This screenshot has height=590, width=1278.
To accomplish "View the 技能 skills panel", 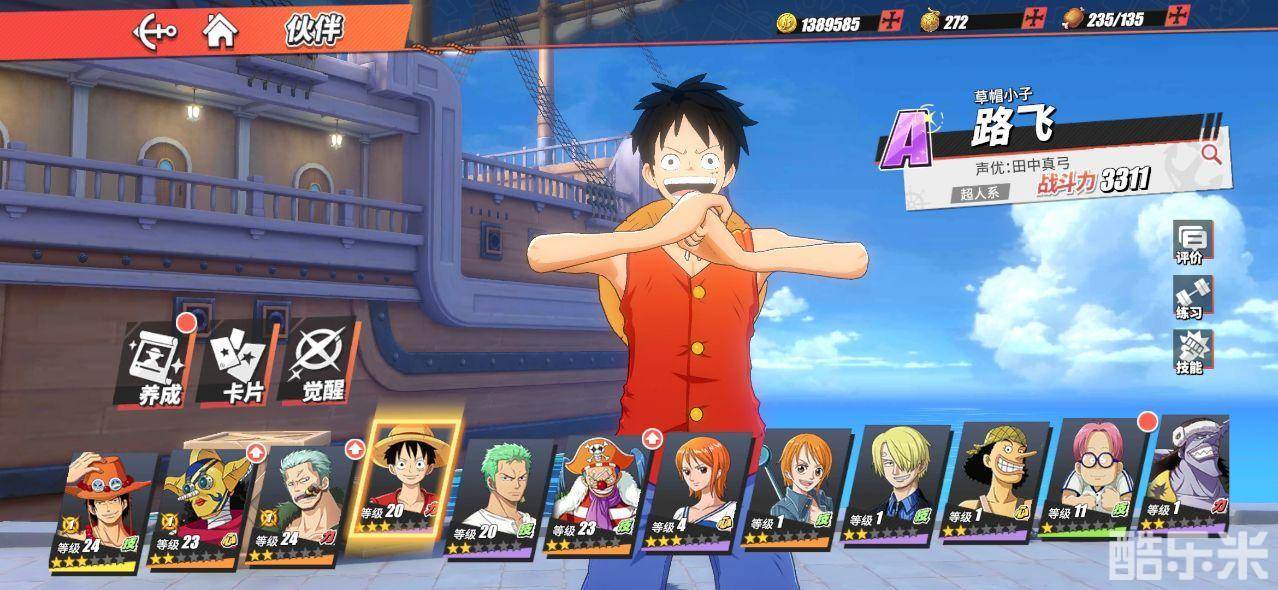I will [x=1192, y=353].
